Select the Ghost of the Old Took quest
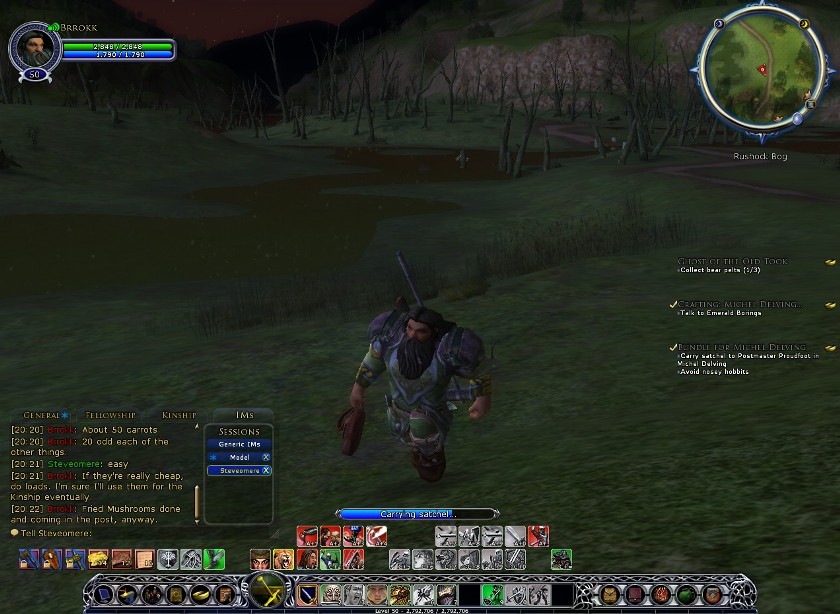 [733, 261]
